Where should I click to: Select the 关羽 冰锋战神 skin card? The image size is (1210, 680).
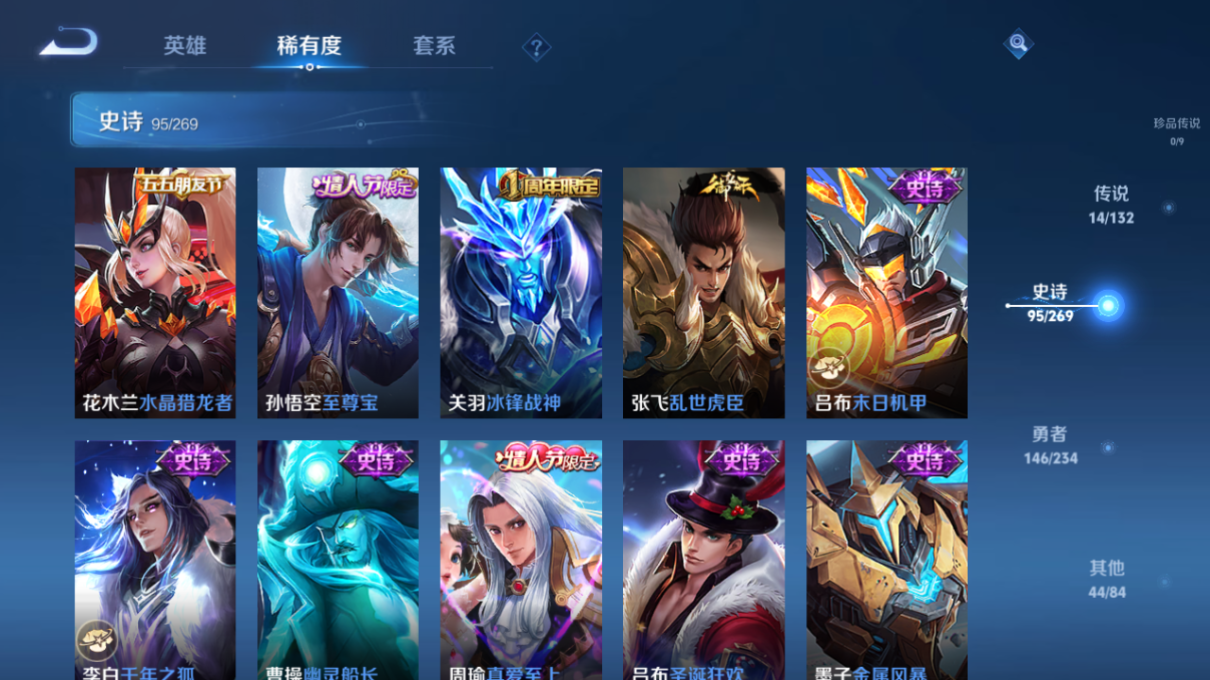[x=521, y=292]
